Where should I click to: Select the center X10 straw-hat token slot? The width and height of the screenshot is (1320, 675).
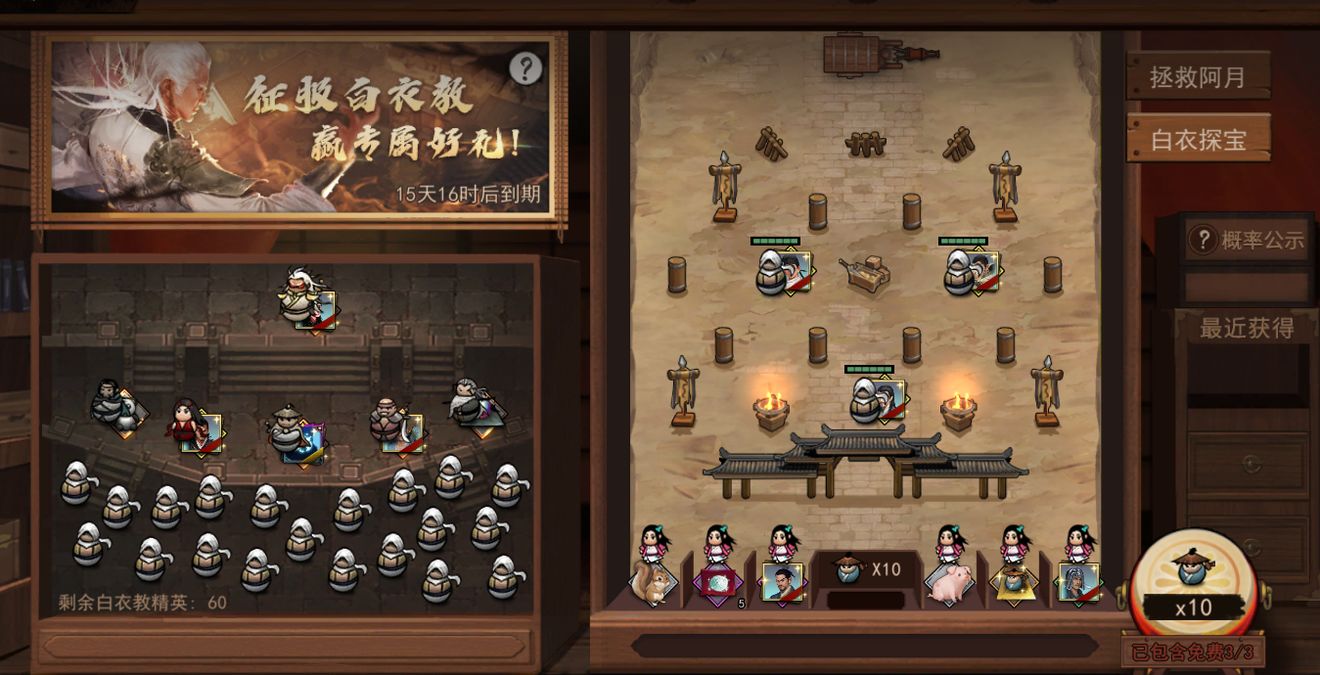pos(866,571)
